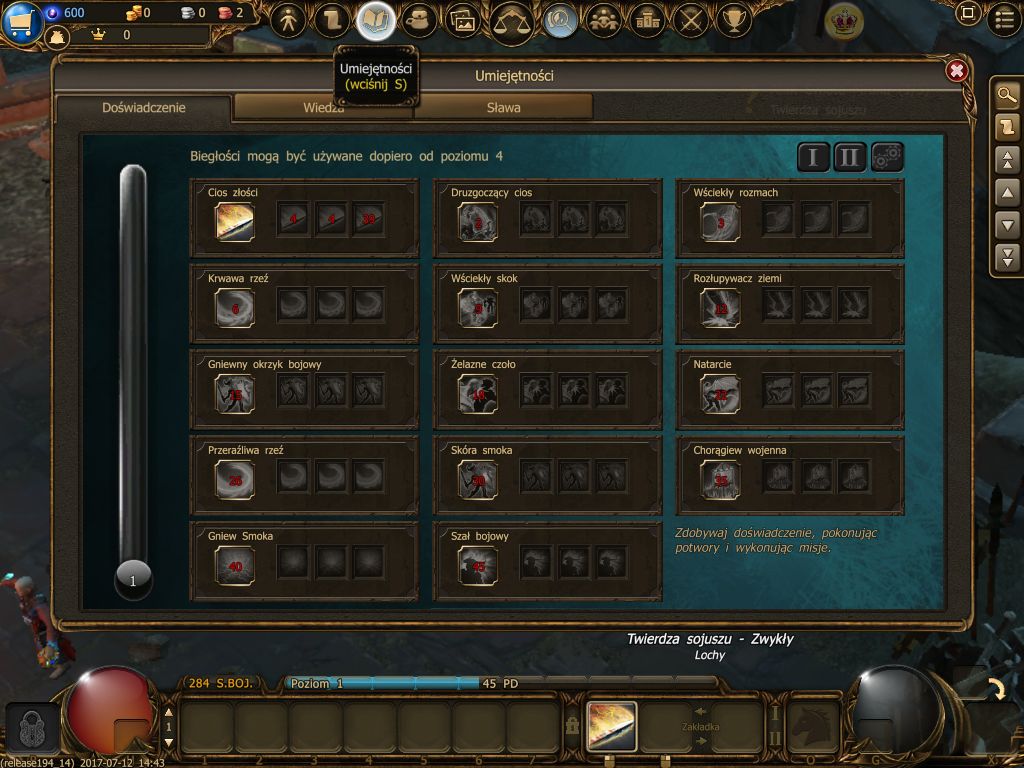Open the Sława tab
Image resolution: width=1024 pixels, height=768 pixels.
[x=503, y=107]
